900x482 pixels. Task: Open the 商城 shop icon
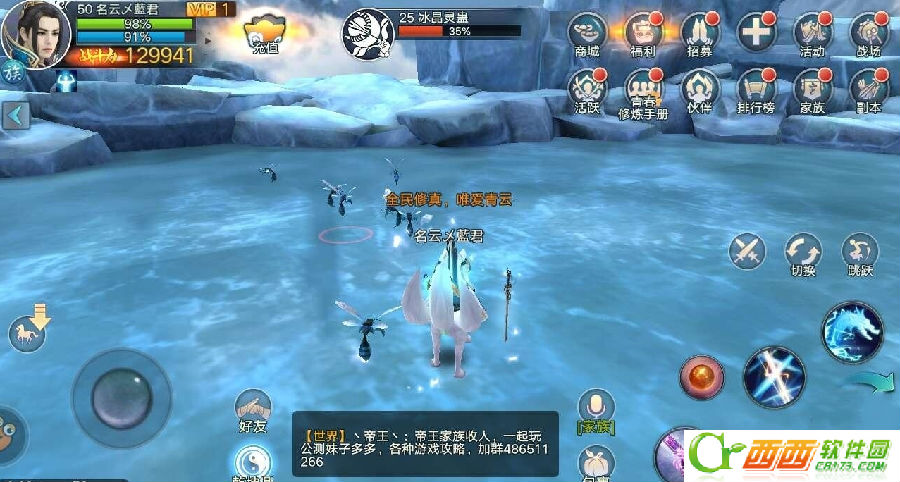(587, 34)
